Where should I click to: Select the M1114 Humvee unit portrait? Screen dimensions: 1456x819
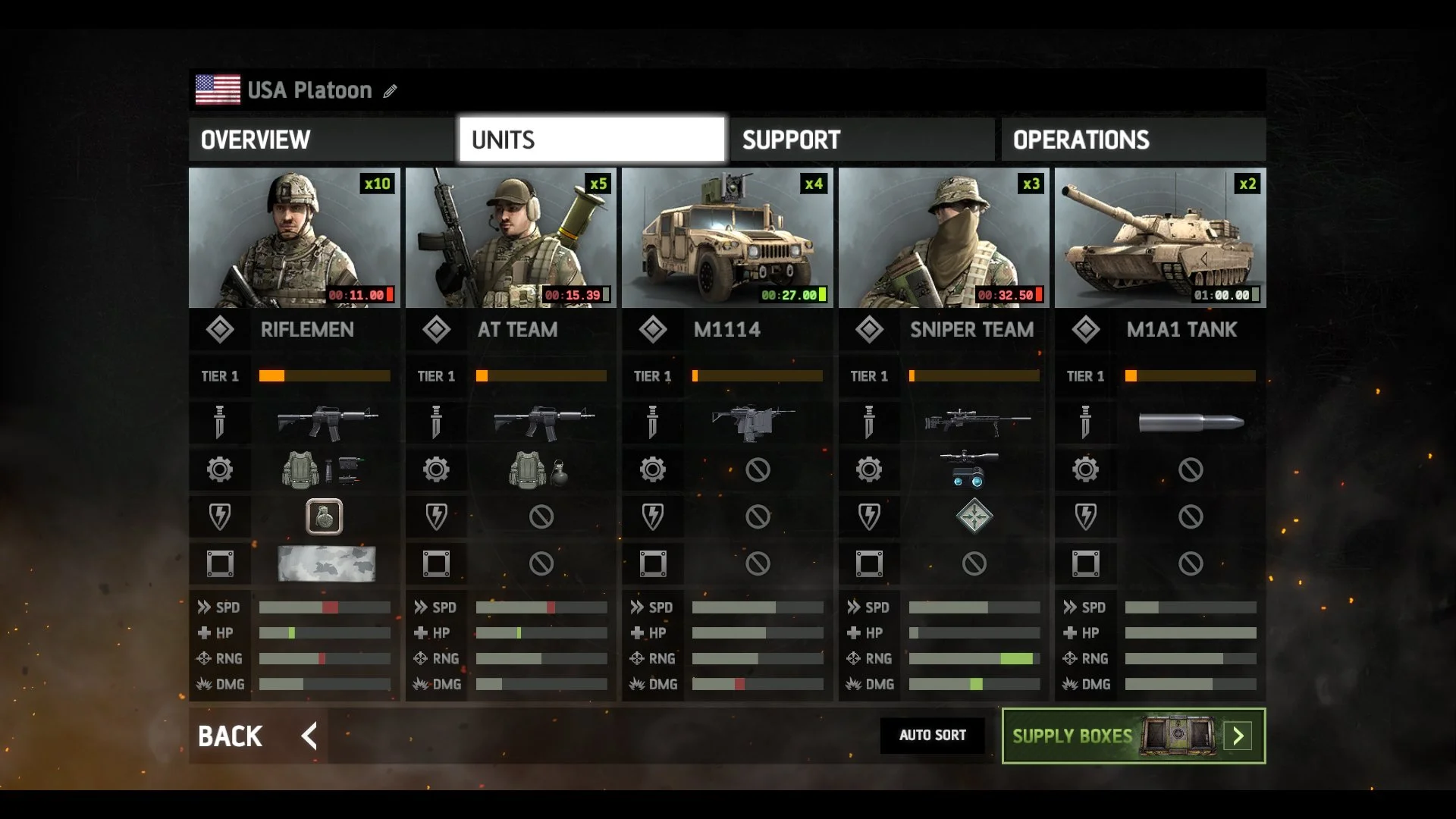pos(728,237)
